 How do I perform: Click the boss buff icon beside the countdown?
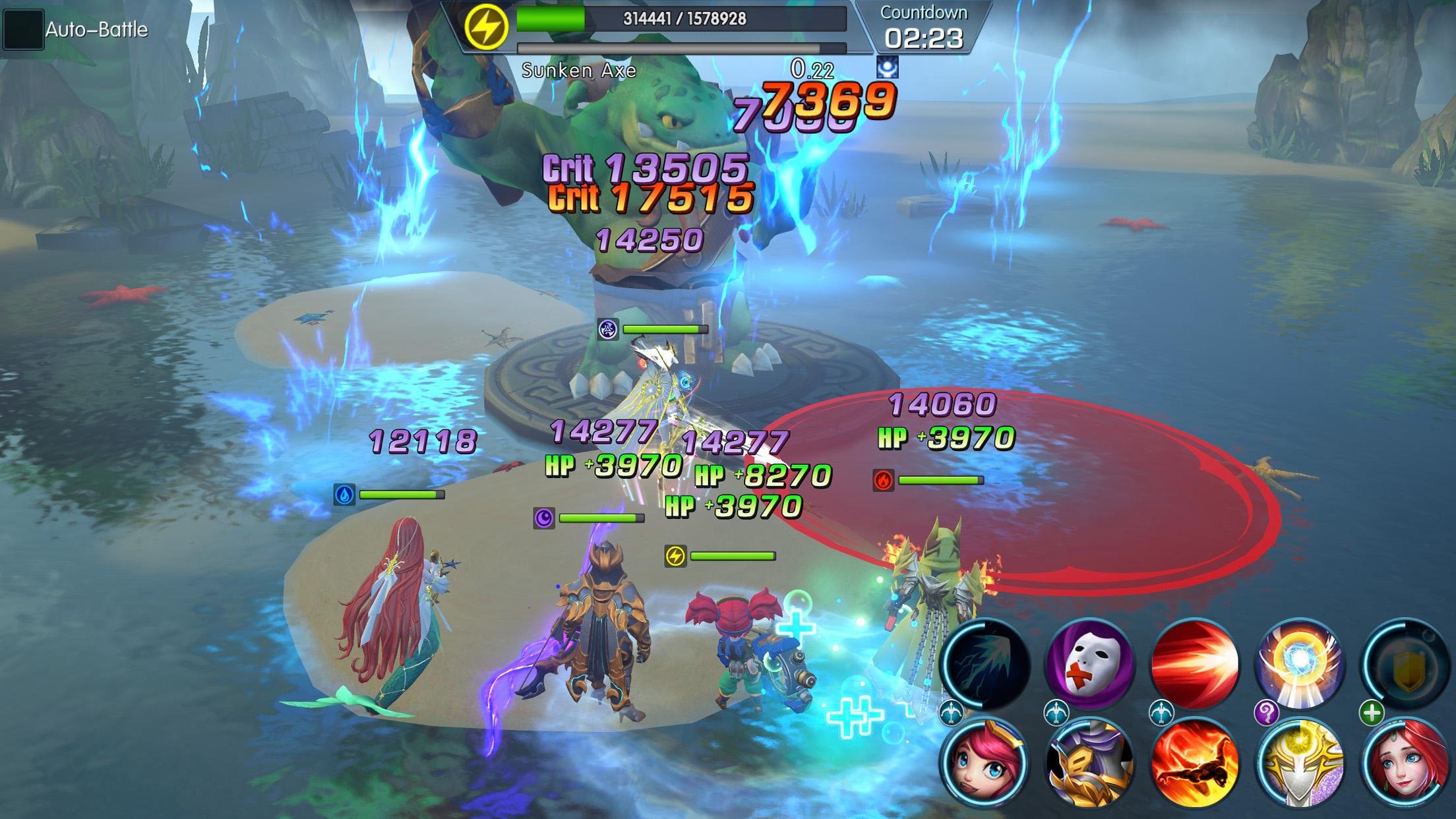pyautogui.click(x=887, y=67)
